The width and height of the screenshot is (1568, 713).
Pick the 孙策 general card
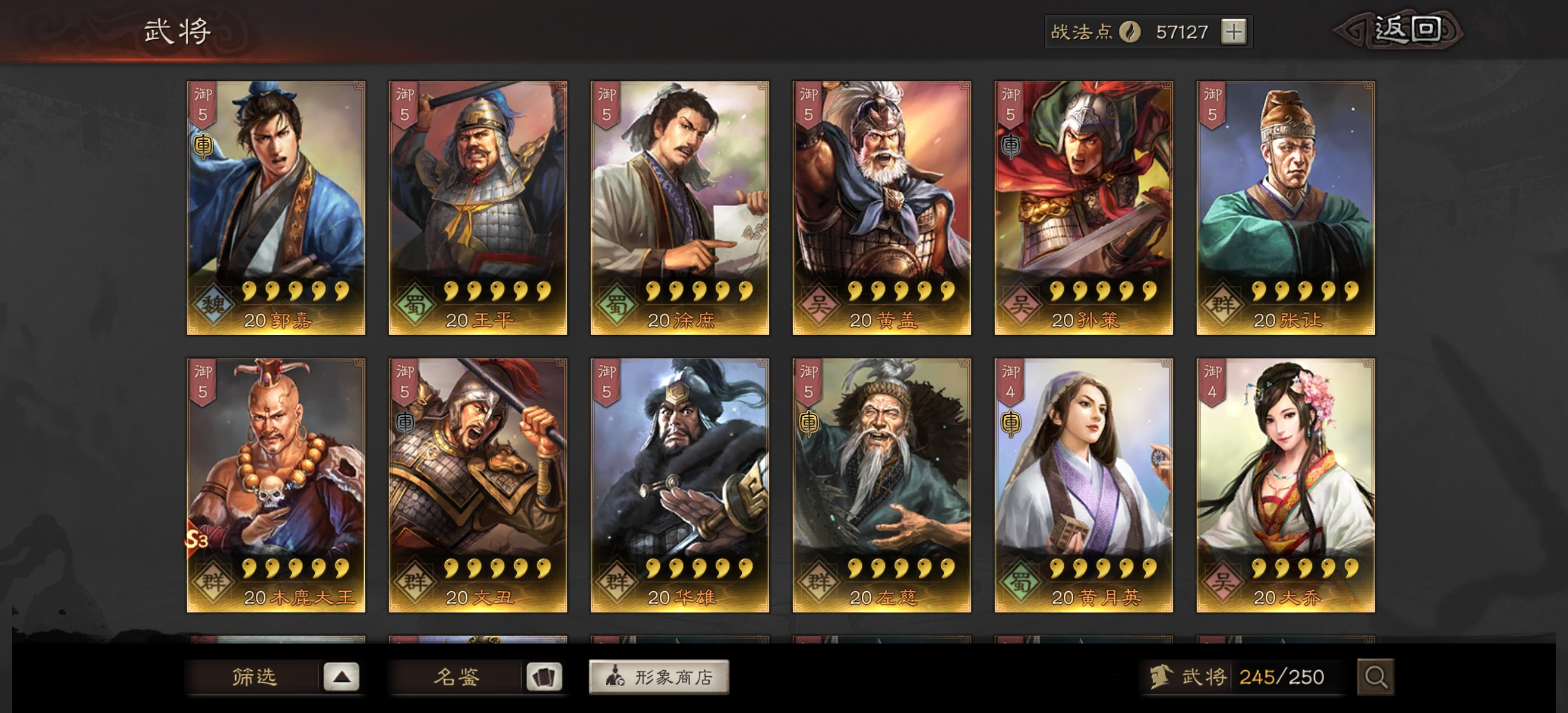1083,207
